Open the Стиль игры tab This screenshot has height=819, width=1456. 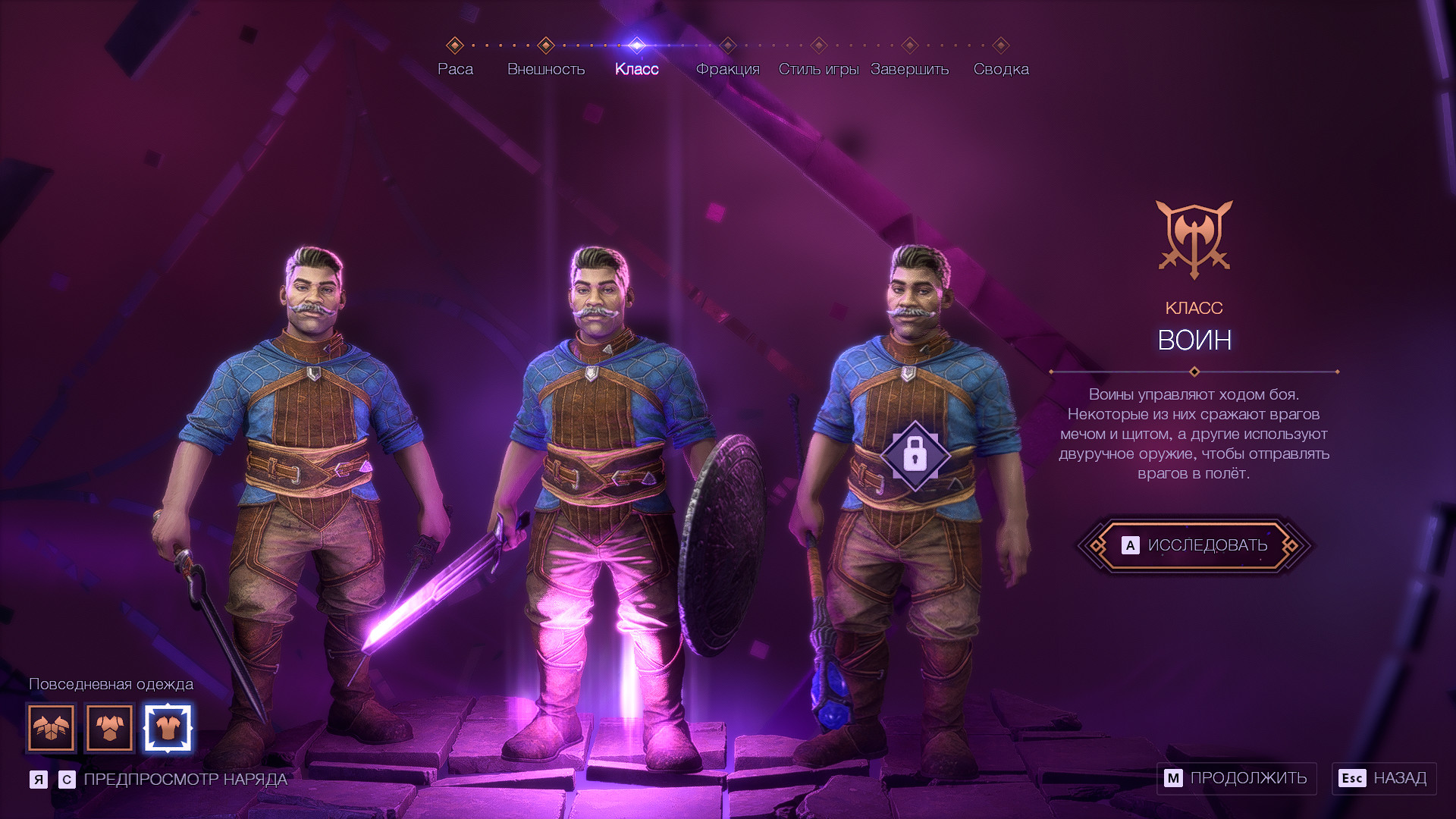818,68
